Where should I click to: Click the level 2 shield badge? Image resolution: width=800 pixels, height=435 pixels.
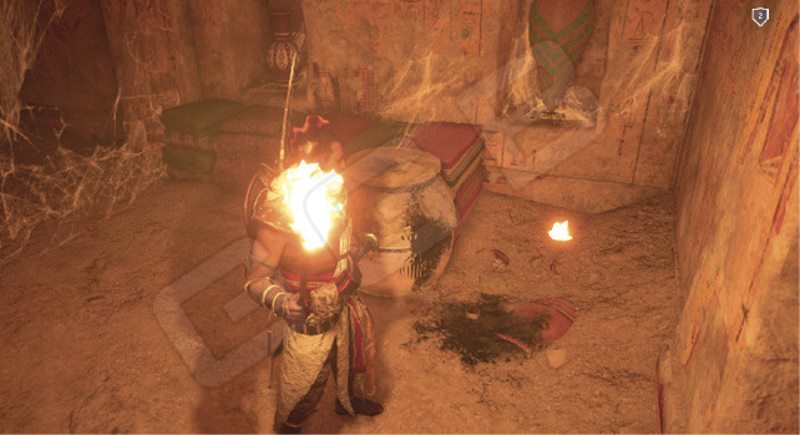point(760,16)
